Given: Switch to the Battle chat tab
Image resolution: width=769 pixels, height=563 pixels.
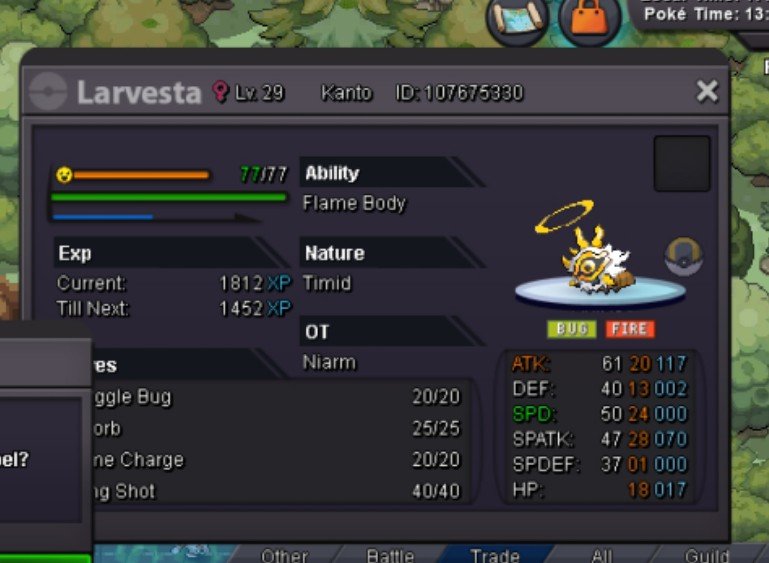Looking at the screenshot, I should coord(390,555).
